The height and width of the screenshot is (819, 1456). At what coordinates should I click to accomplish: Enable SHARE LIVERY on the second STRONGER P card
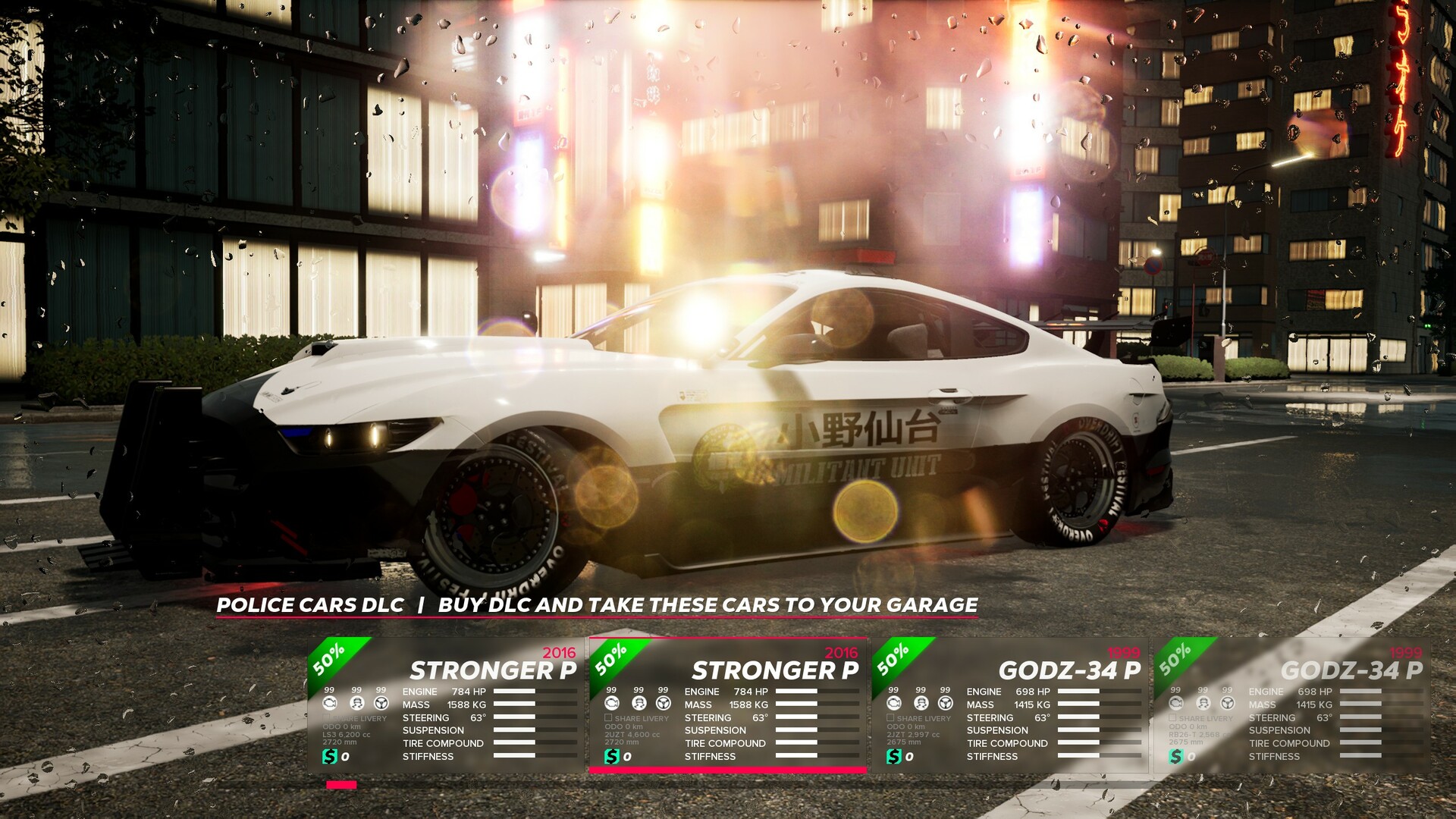click(x=607, y=717)
